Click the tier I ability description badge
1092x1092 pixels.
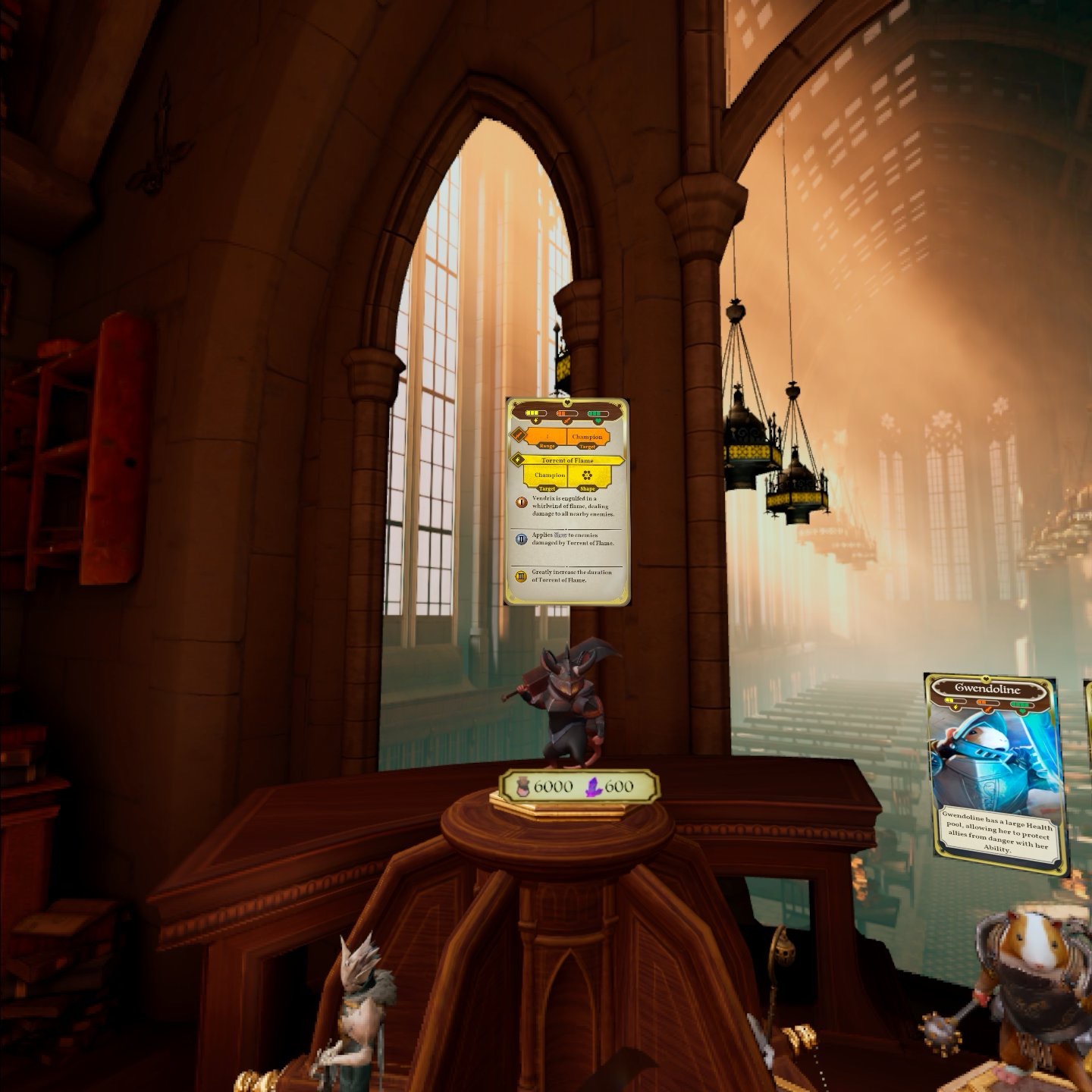click(x=522, y=502)
